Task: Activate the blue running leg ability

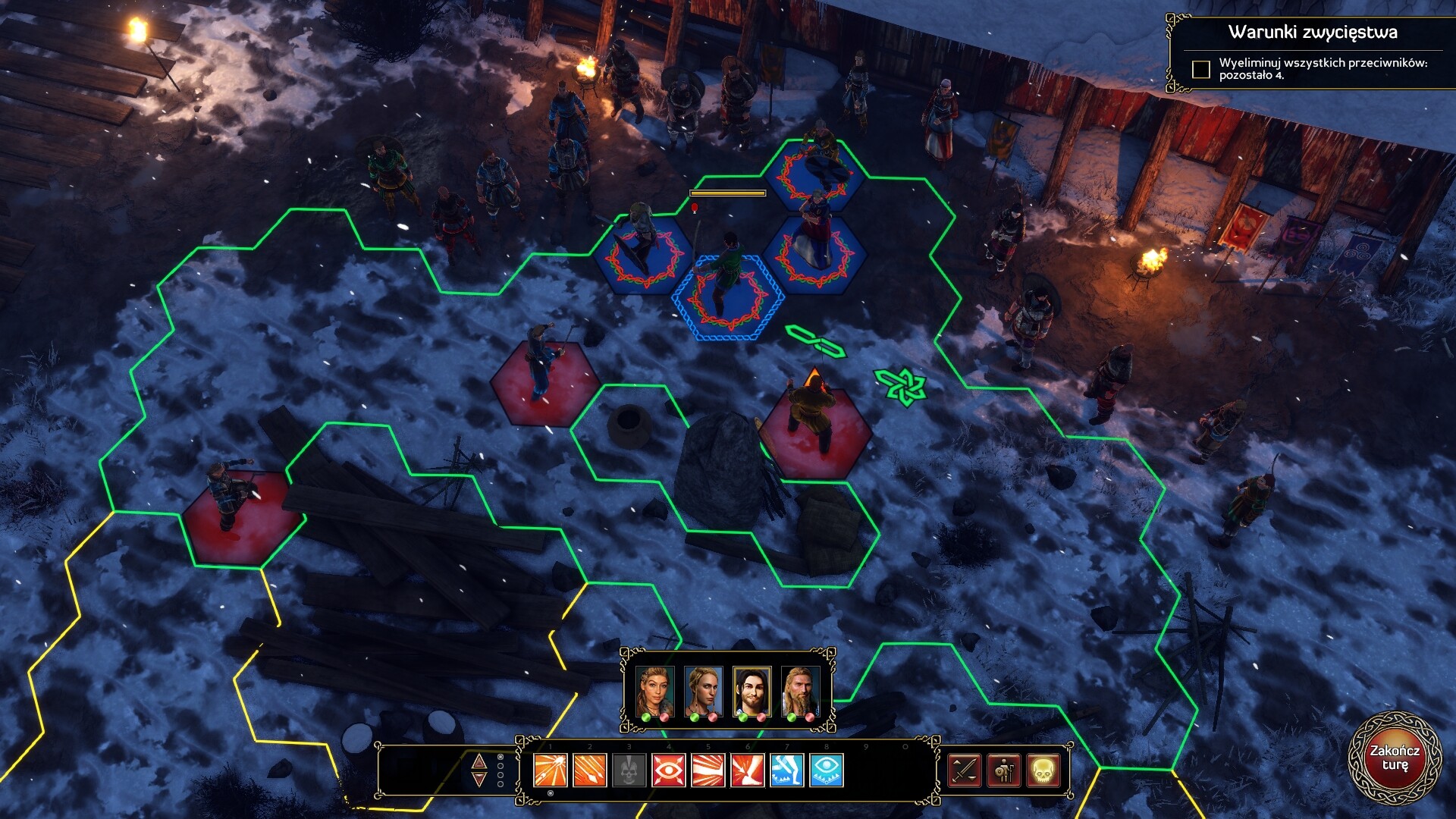Action: click(787, 771)
